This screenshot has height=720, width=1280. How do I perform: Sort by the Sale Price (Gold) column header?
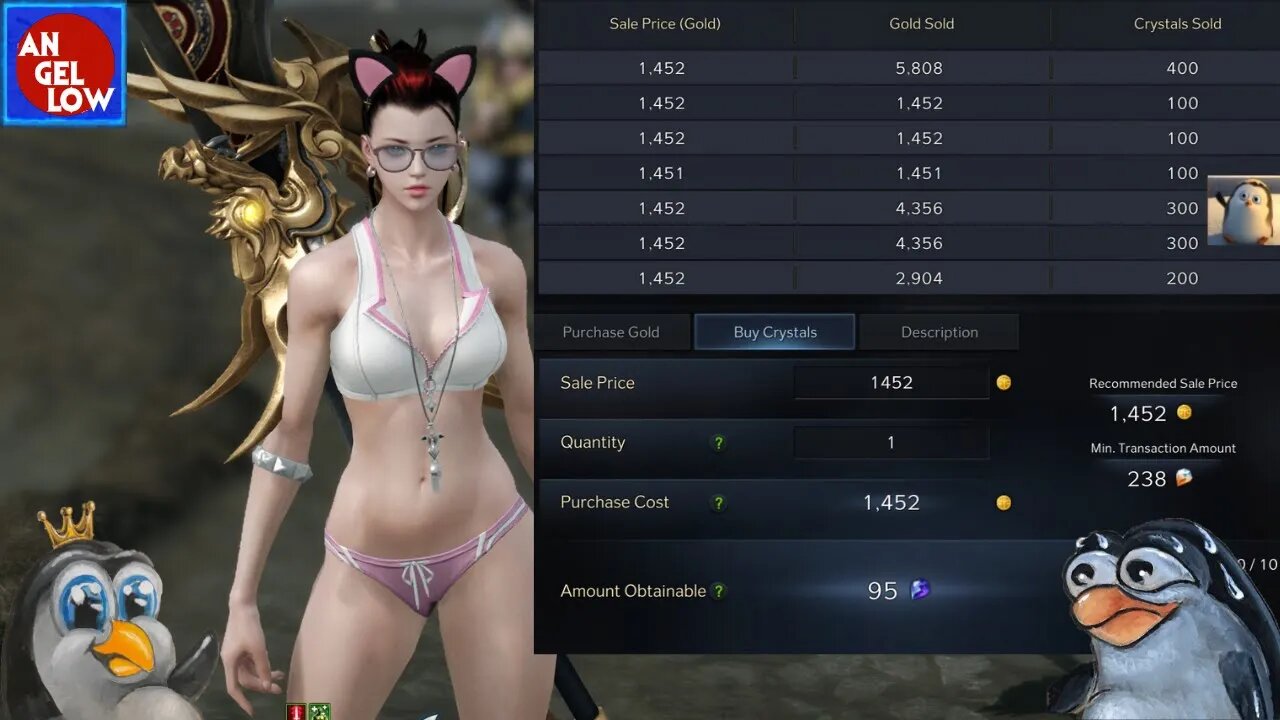(x=665, y=23)
